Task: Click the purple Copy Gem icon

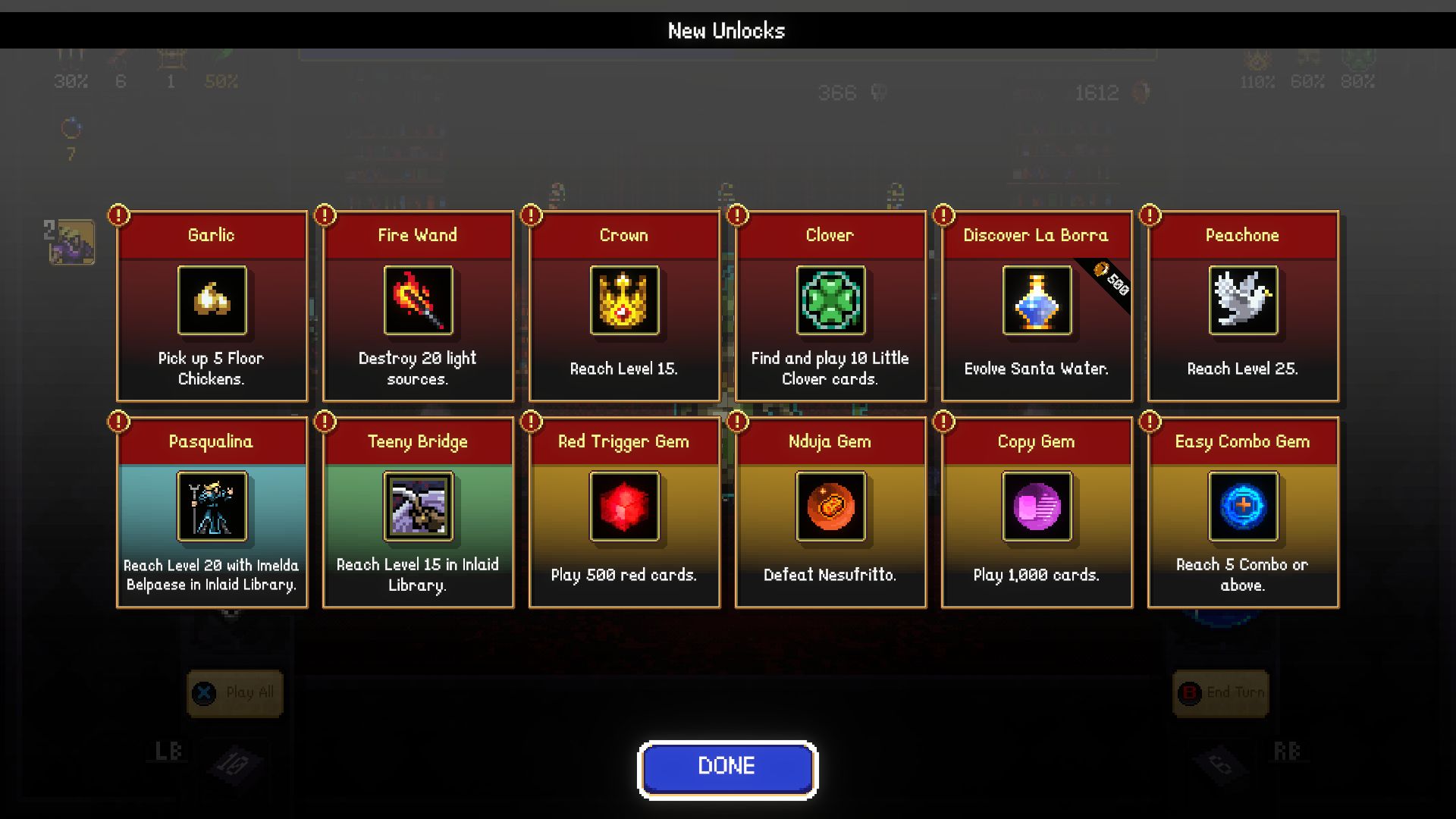Action: point(1036,508)
